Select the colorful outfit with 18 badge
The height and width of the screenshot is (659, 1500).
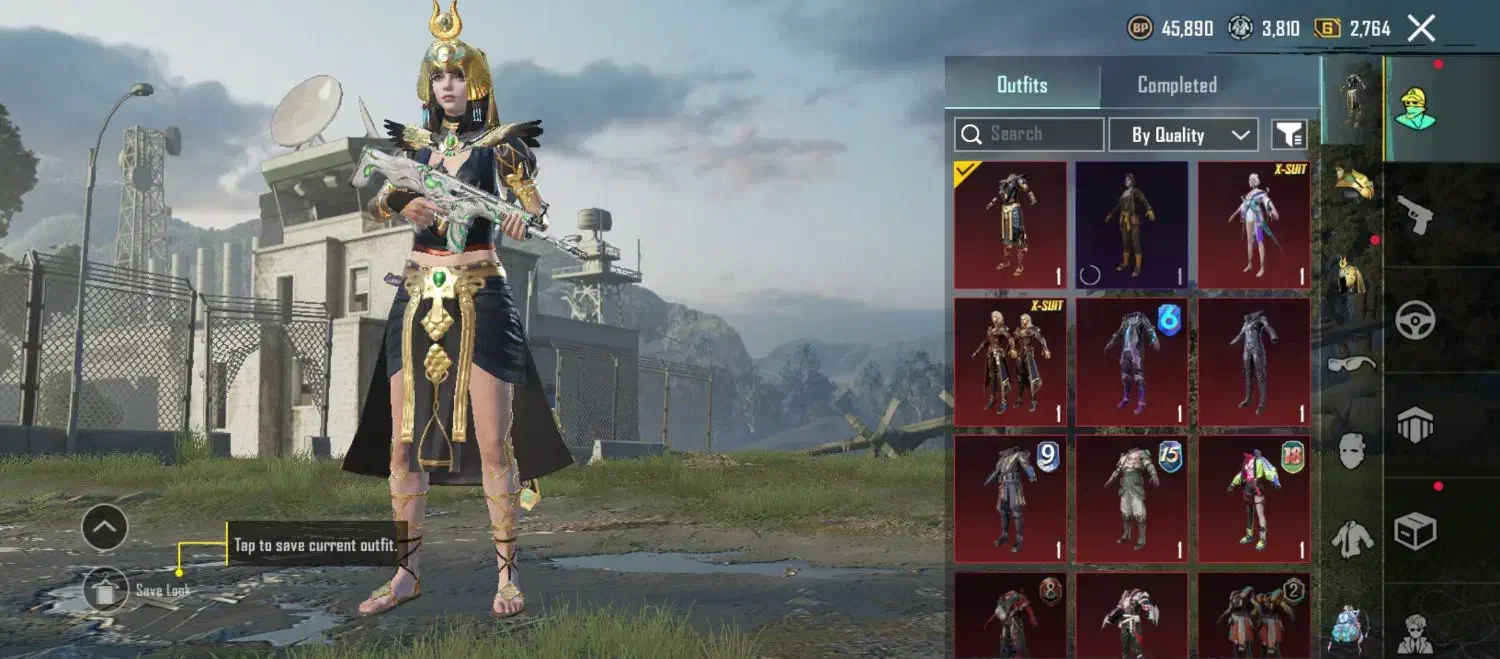[x=1254, y=498]
